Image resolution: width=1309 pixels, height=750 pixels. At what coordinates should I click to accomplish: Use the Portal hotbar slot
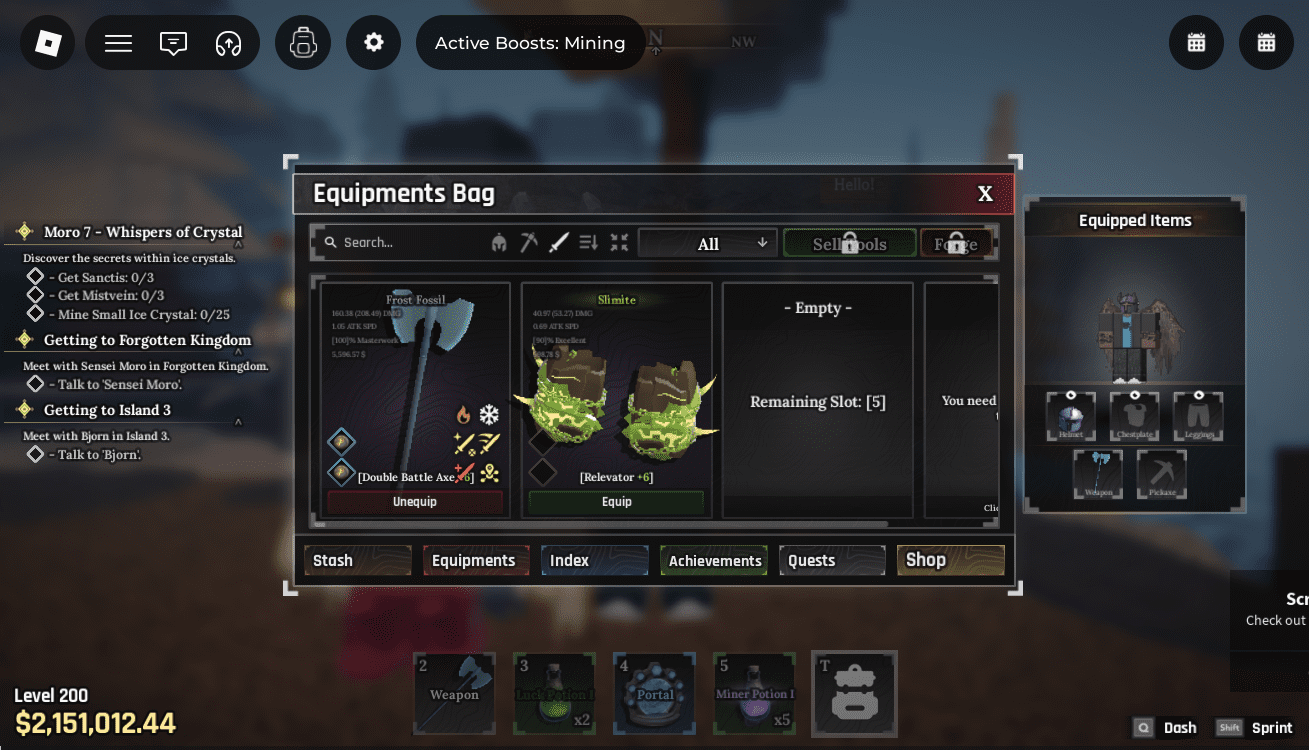(655, 693)
